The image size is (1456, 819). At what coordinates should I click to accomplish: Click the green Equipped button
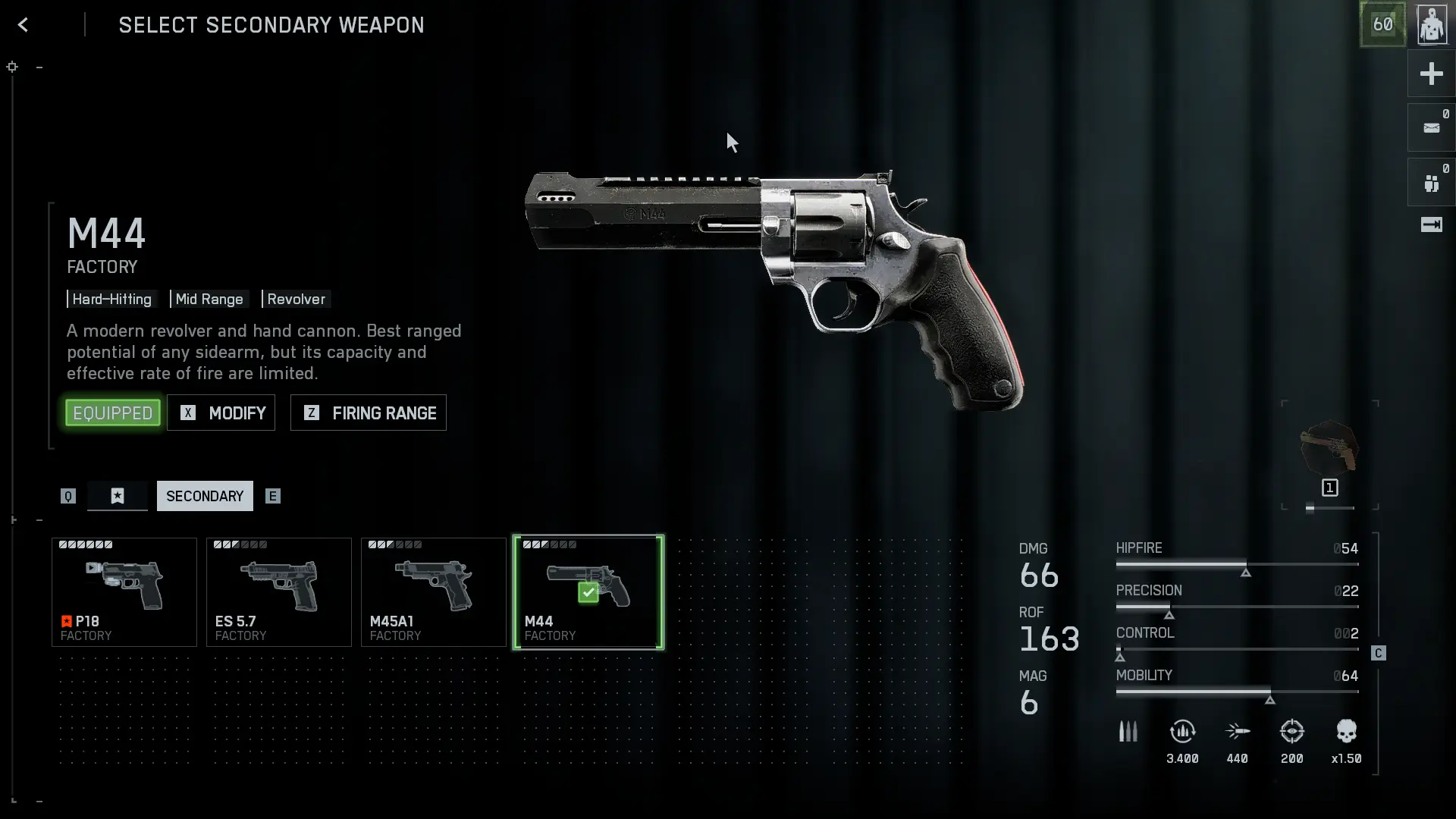click(x=113, y=413)
